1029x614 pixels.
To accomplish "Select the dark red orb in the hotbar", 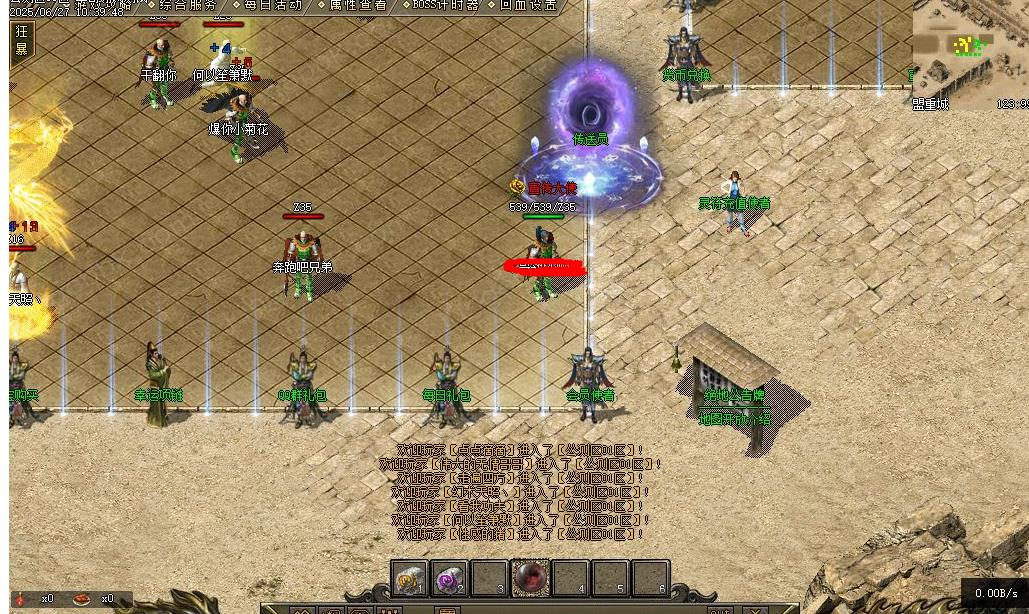I will tap(530, 578).
